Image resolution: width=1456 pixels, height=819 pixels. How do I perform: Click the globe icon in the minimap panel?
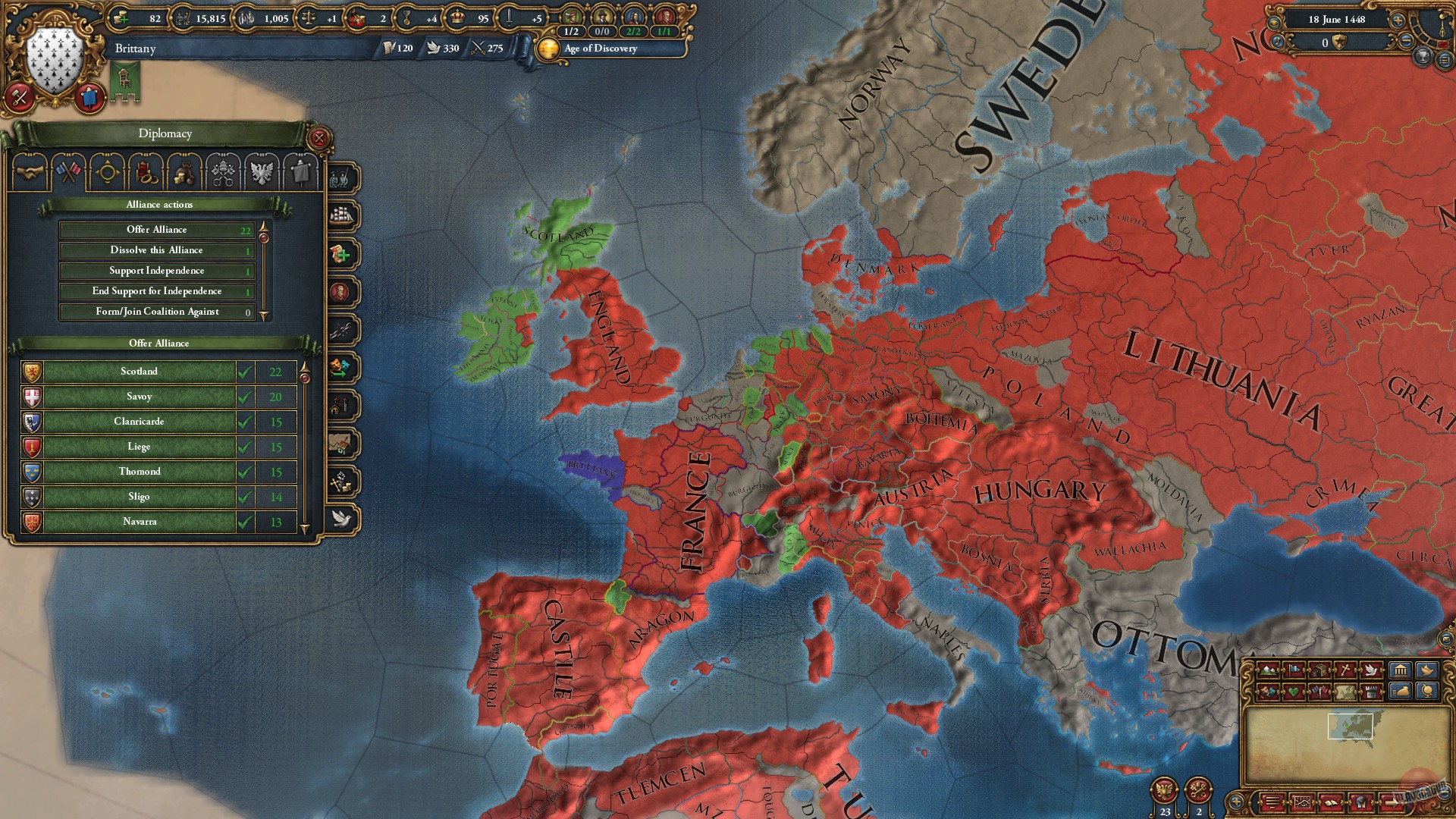tap(1427, 693)
